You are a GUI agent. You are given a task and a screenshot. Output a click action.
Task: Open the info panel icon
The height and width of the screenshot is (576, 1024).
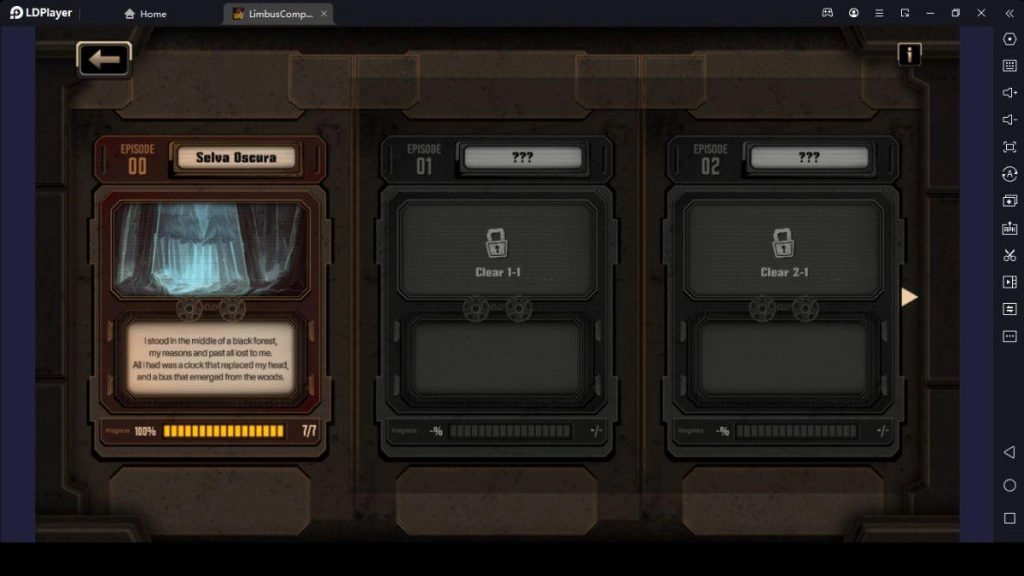(908, 54)
